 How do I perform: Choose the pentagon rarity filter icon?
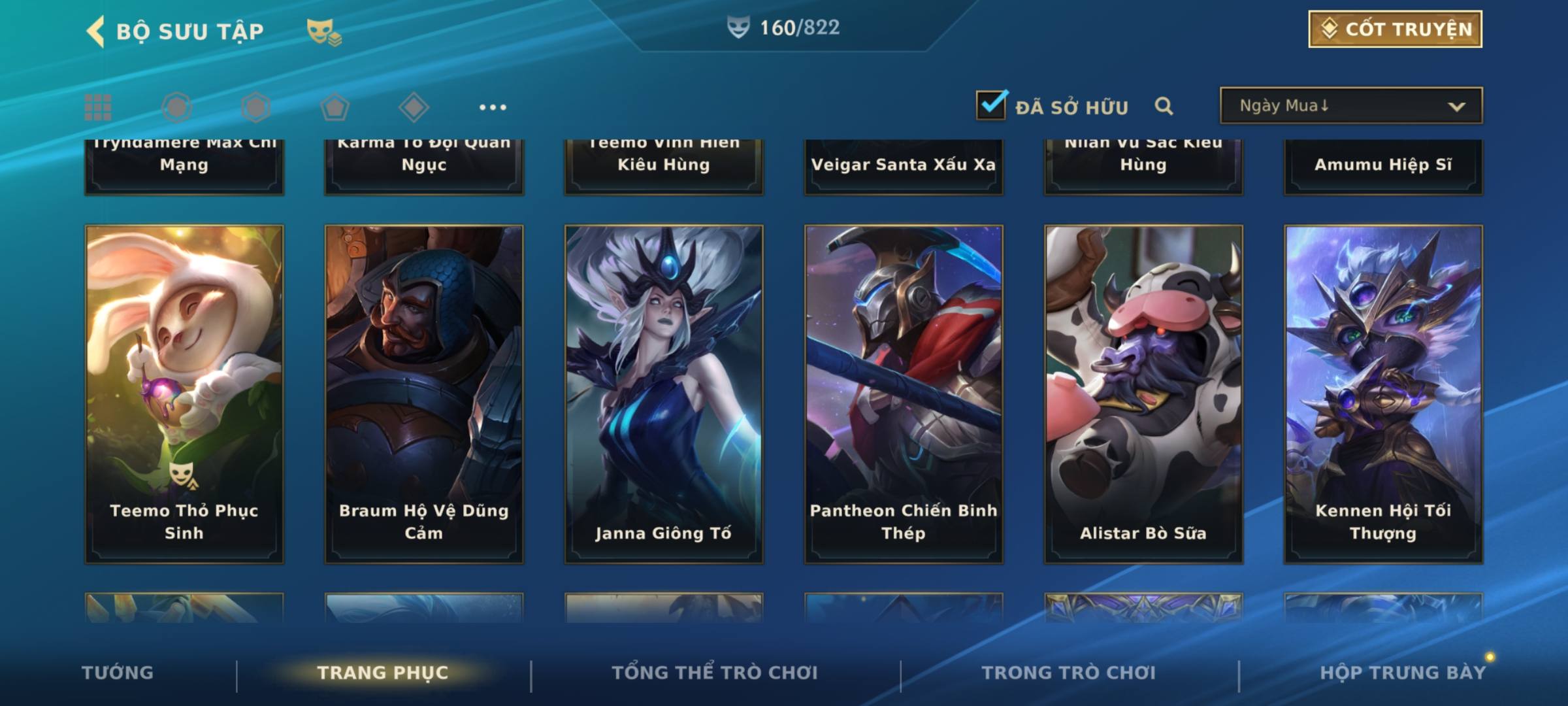pos(335,107)
